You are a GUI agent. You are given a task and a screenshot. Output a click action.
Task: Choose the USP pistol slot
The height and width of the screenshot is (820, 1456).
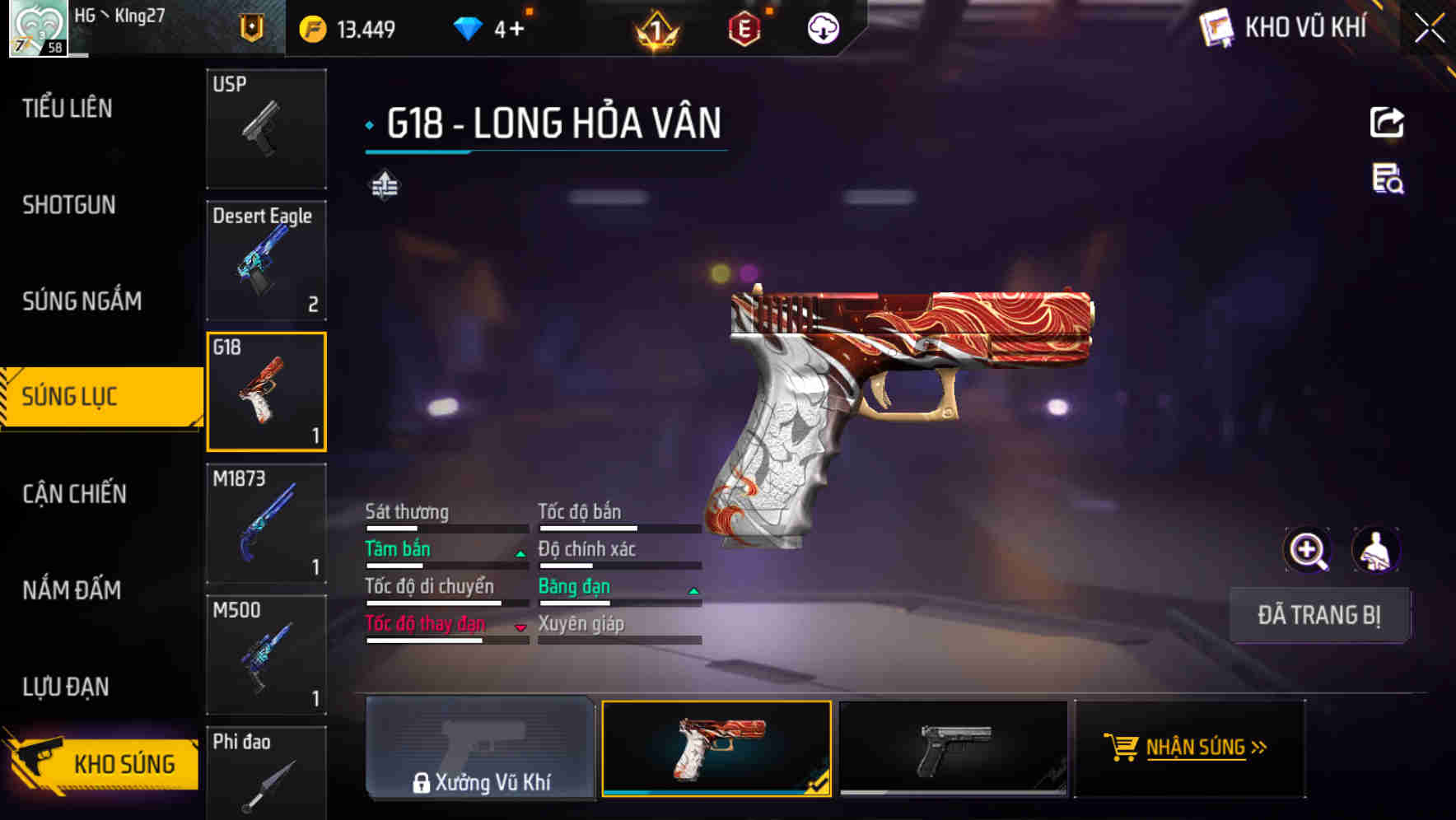point(266,128)
